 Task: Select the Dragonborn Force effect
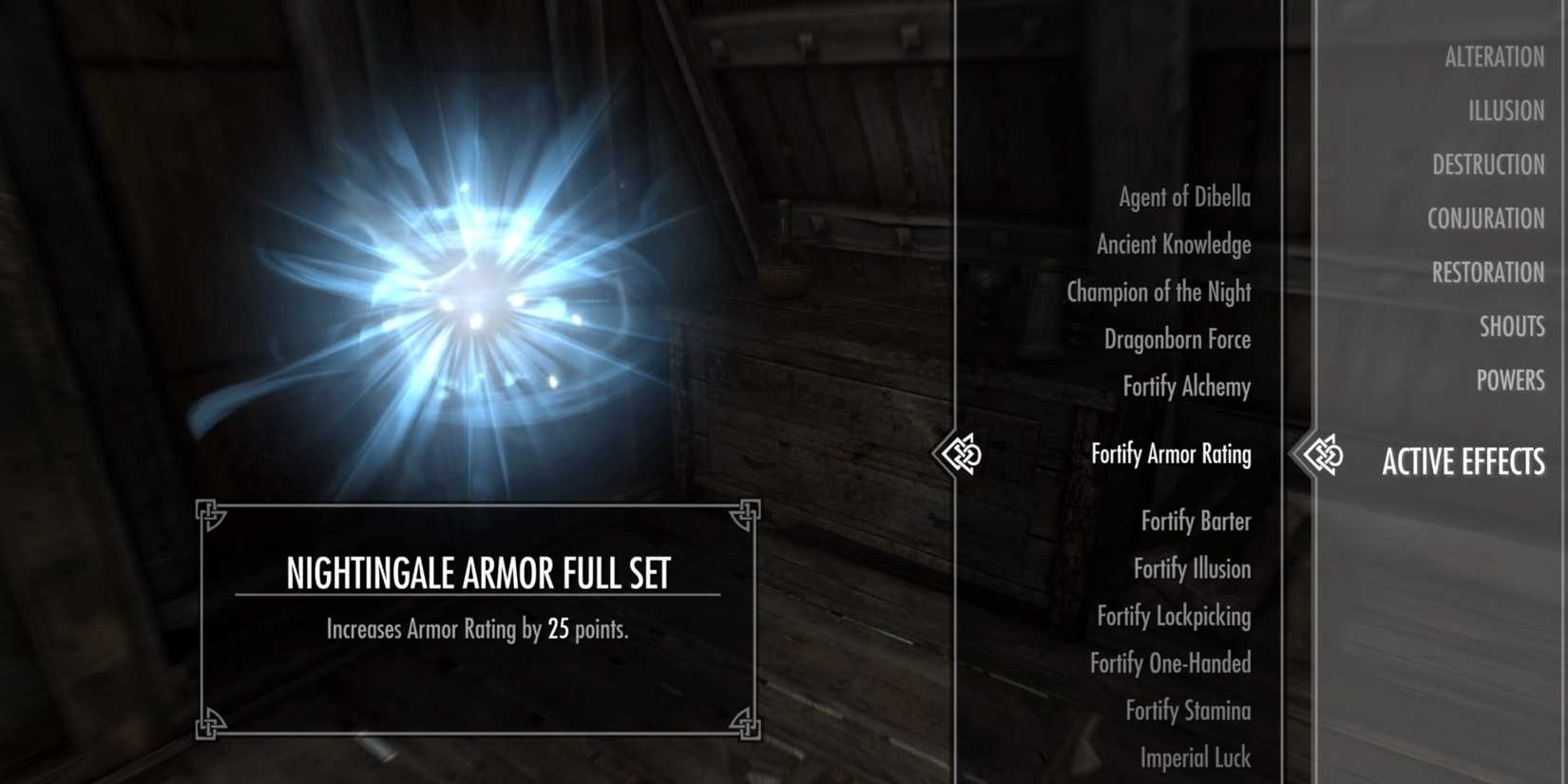1176,339
